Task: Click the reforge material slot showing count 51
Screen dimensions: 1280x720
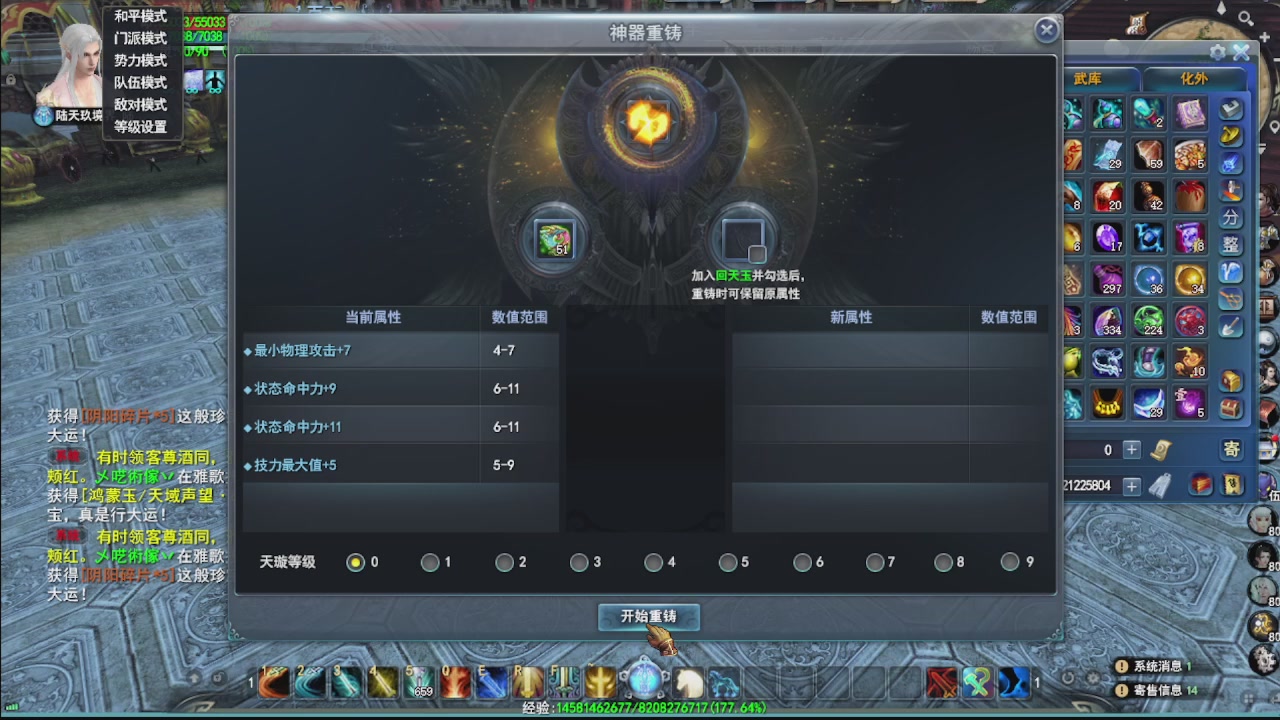Action: point(557,238)
